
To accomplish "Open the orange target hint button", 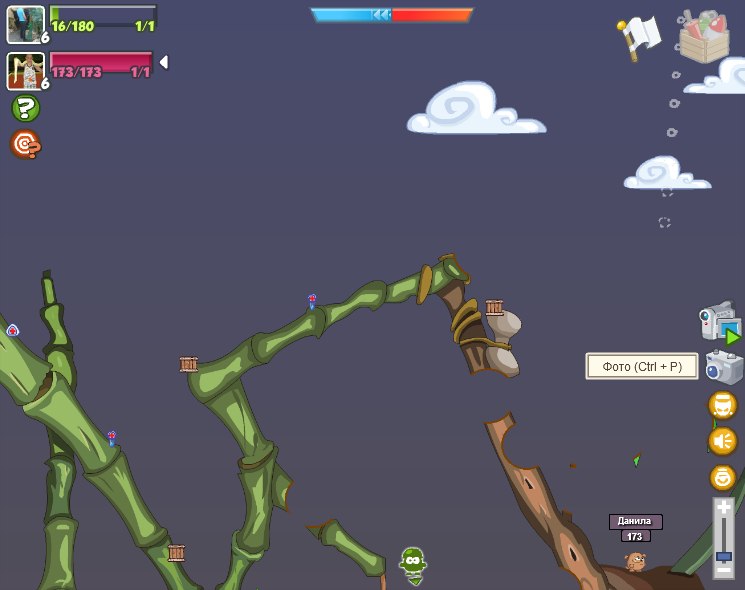I will [x=26, y=145].
